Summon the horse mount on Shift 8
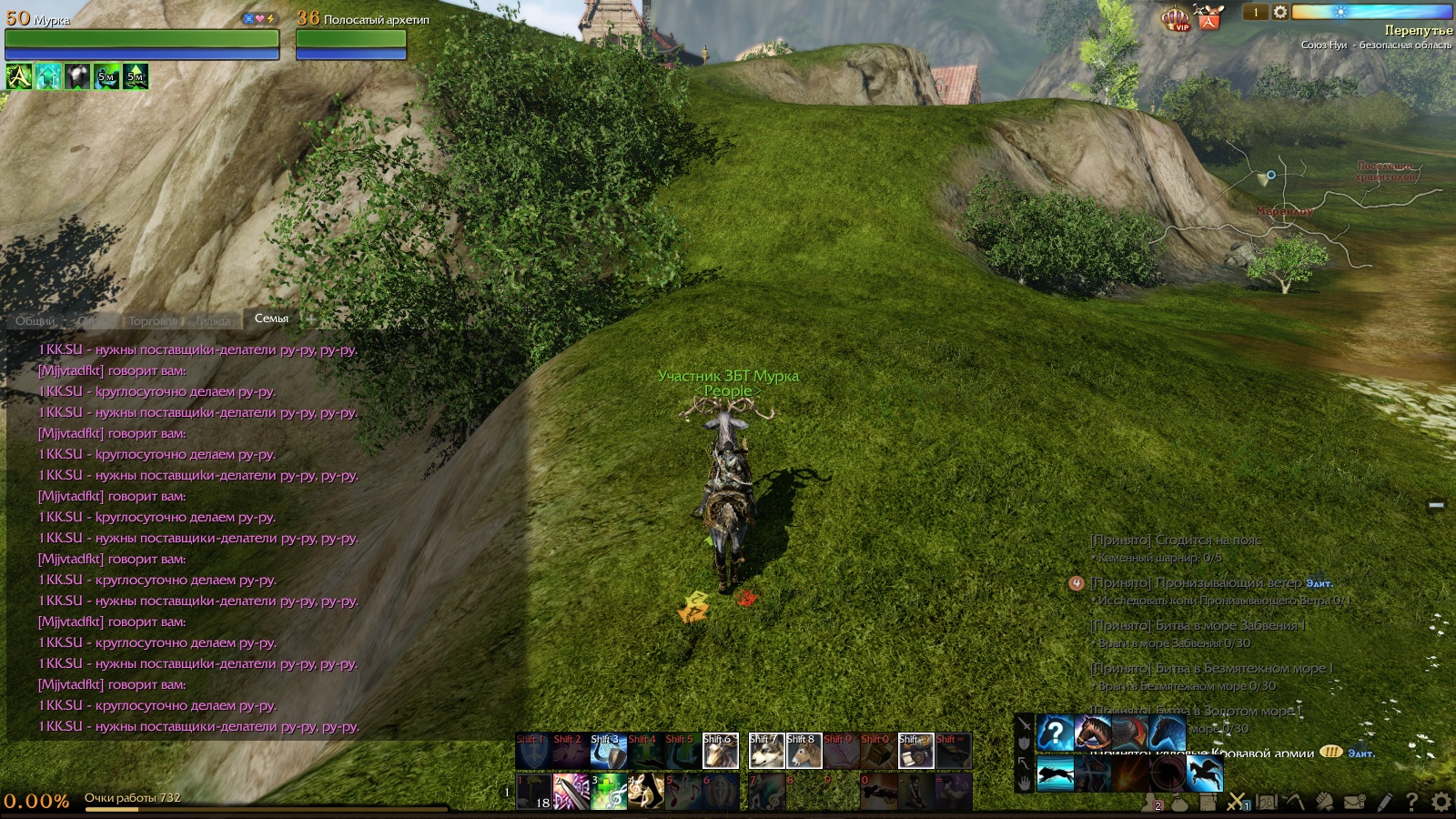This screenshot has width=1456, height=819. click(x=804, y=751)
